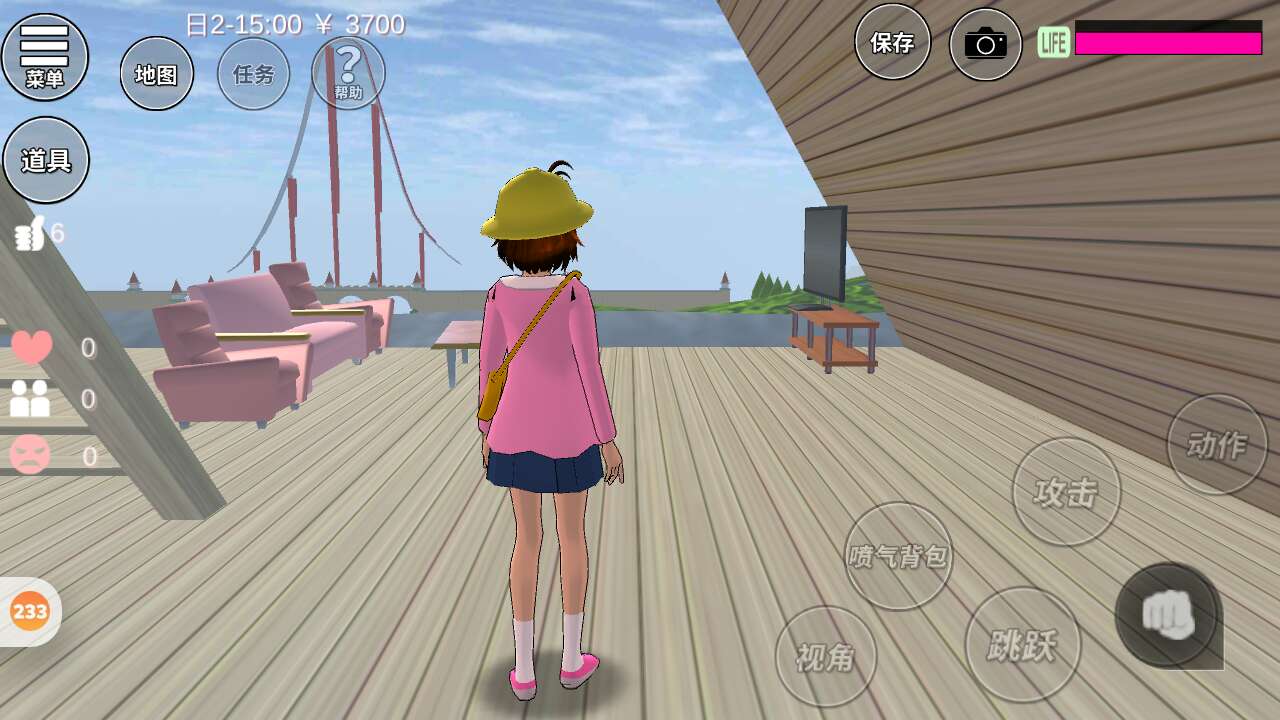
Task: Tap the camera screenshot icon
Action: [985, 44]
